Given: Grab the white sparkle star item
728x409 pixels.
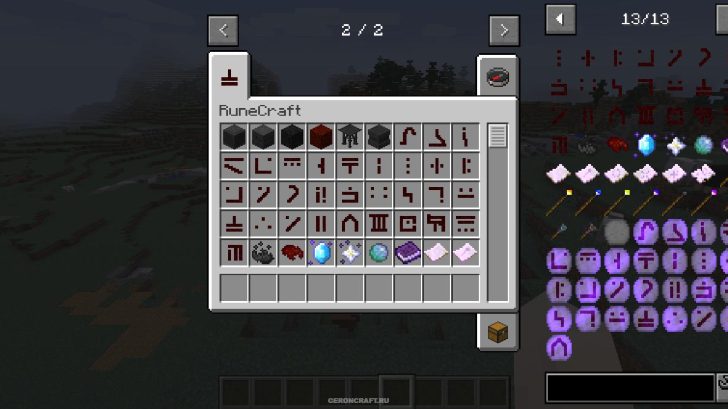Looking at the screenshot, I should tap(349, 252).
